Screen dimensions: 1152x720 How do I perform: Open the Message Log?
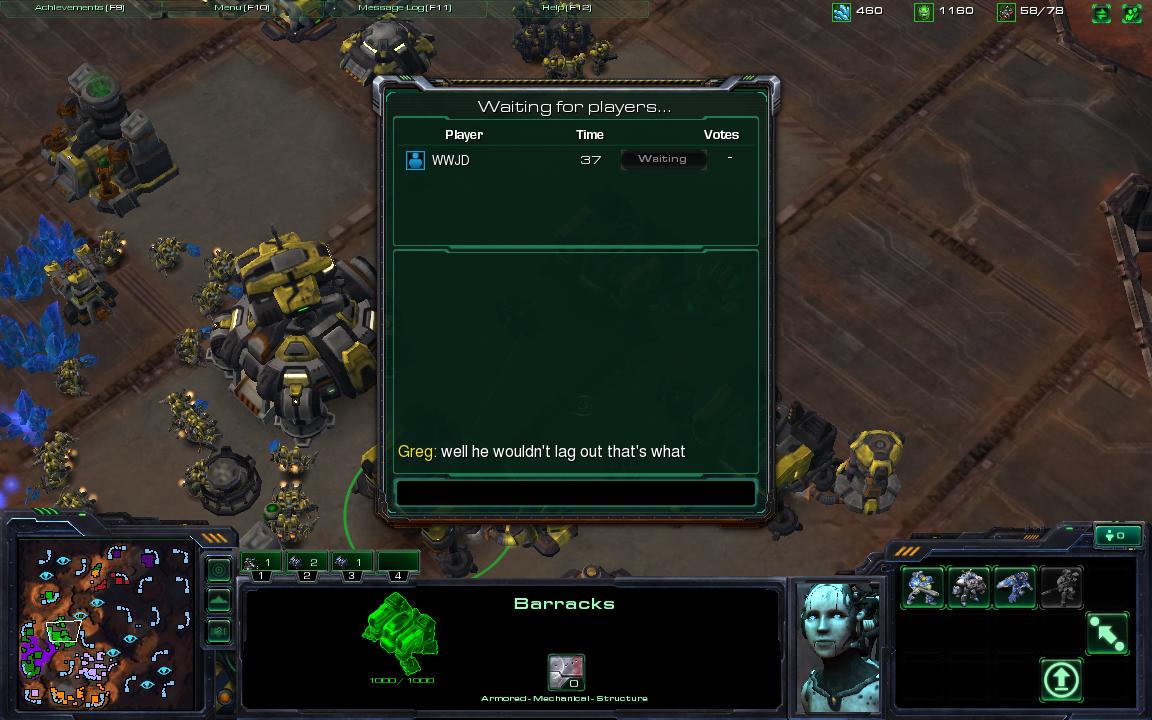(405, 8)
